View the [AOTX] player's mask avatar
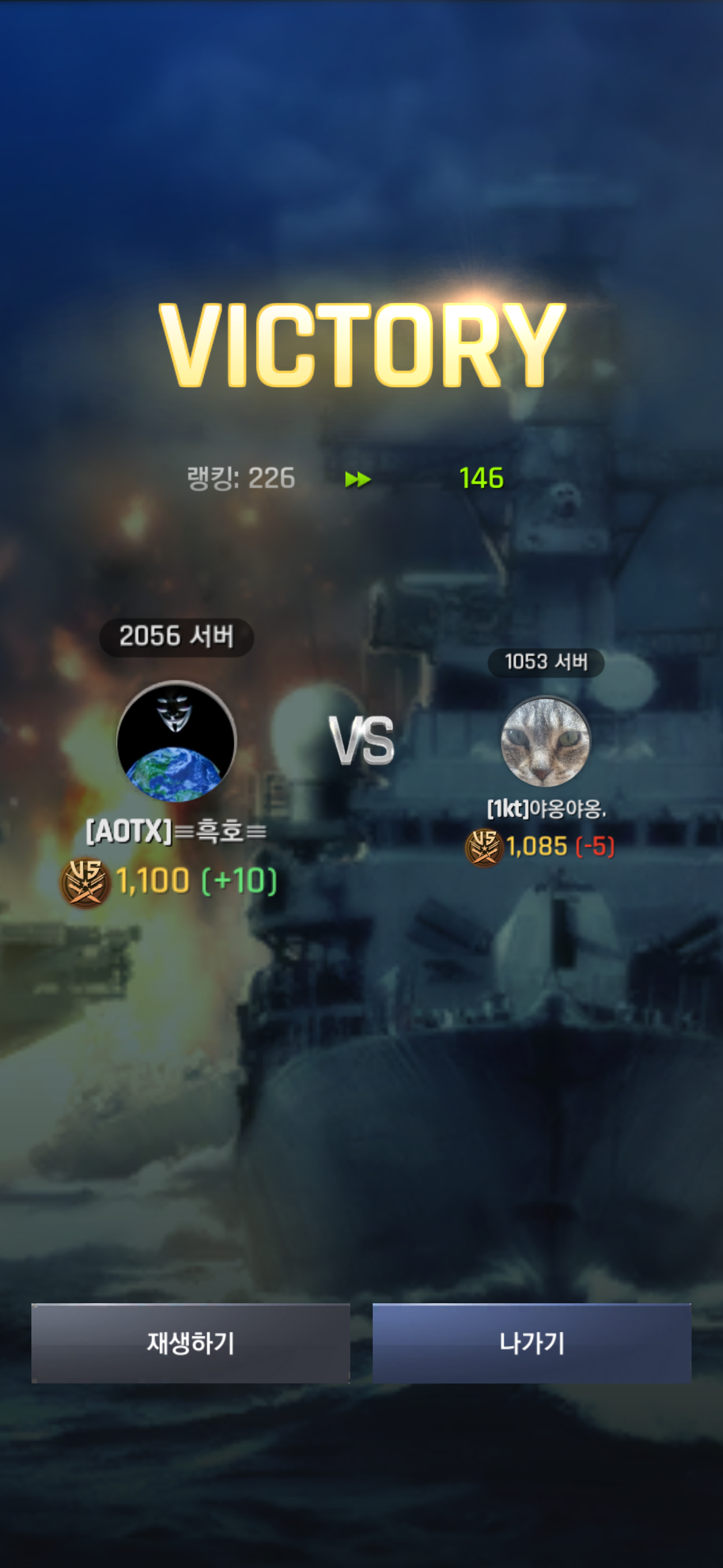 (177, 741)
